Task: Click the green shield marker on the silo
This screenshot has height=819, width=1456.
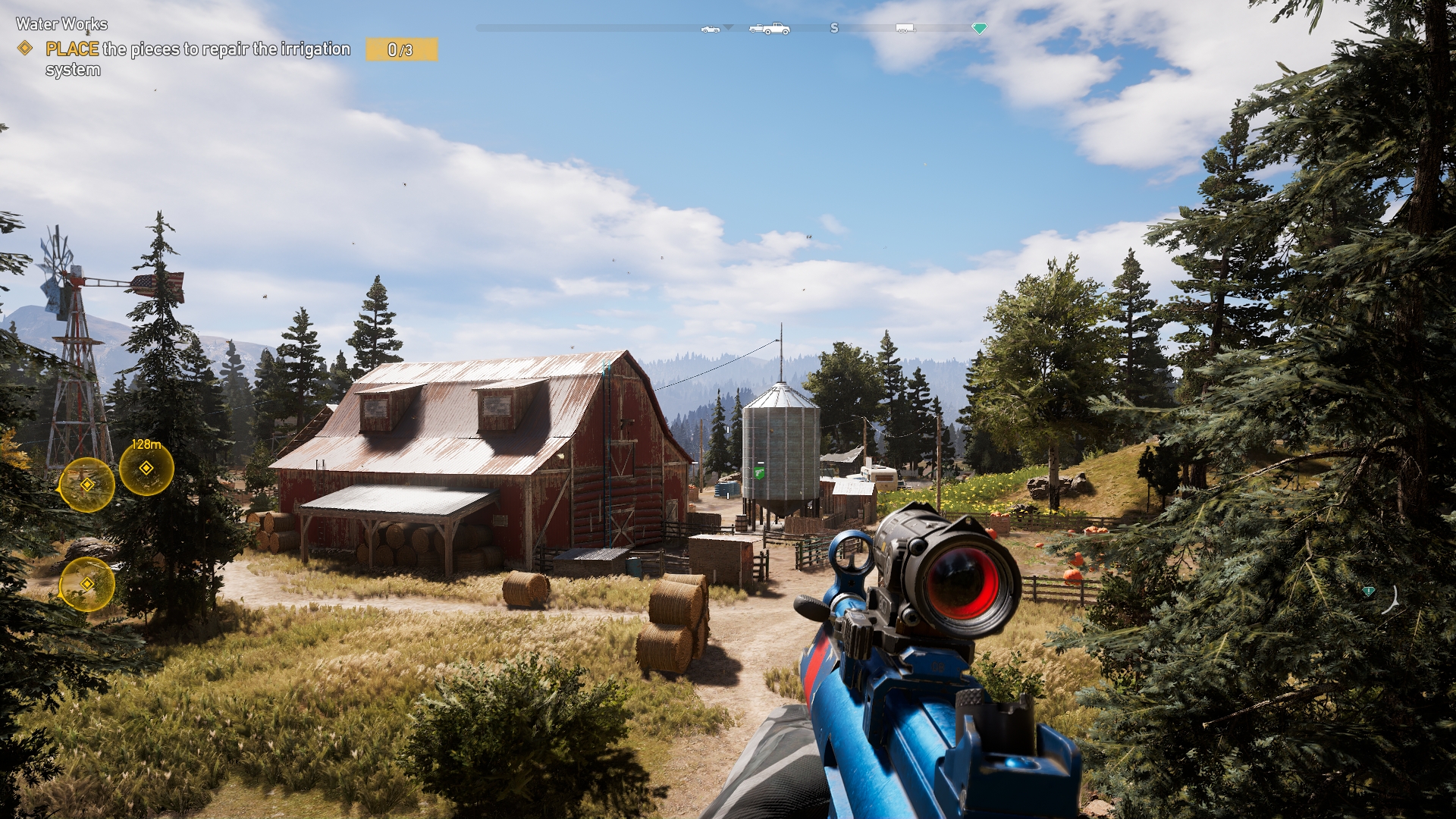Action: 759,472
